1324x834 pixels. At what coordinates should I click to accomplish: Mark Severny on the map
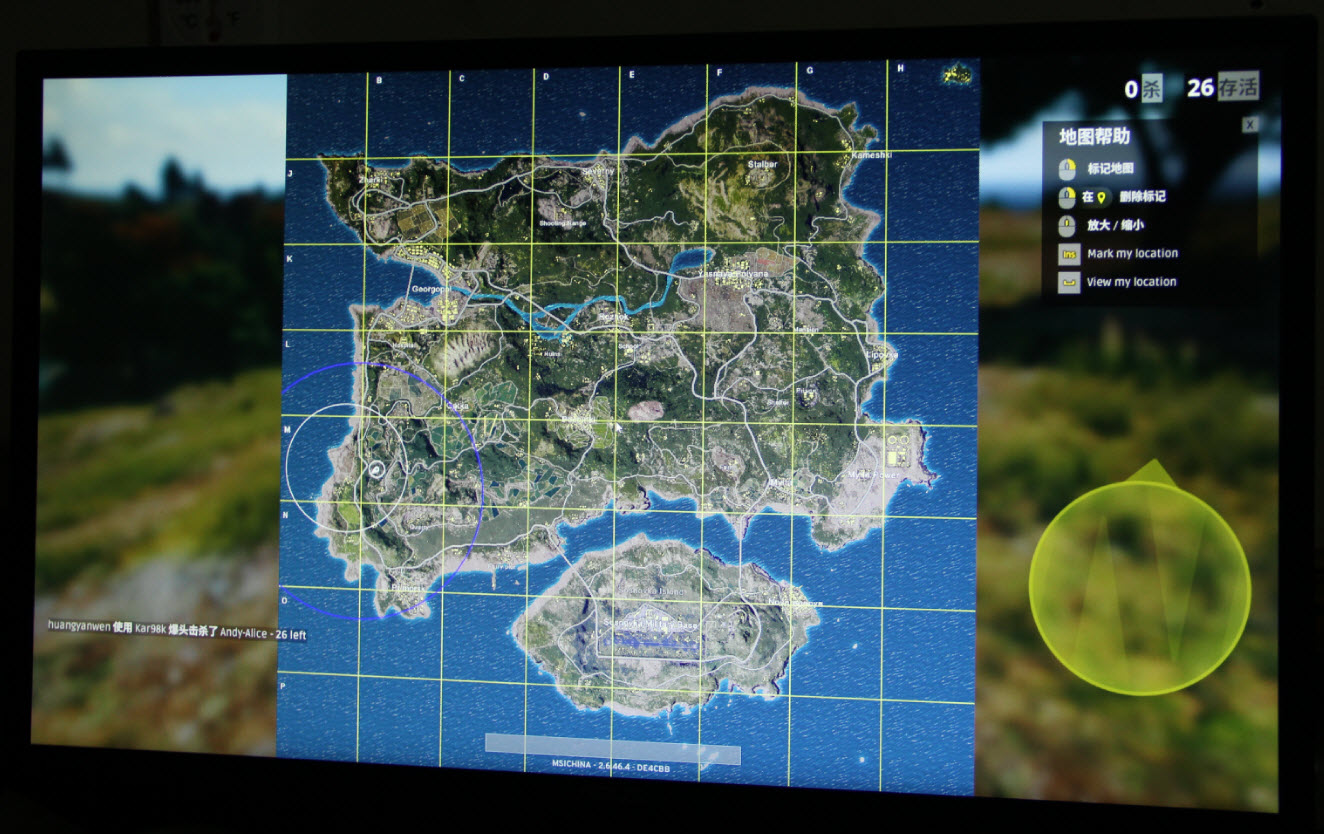tap(598, 171)
